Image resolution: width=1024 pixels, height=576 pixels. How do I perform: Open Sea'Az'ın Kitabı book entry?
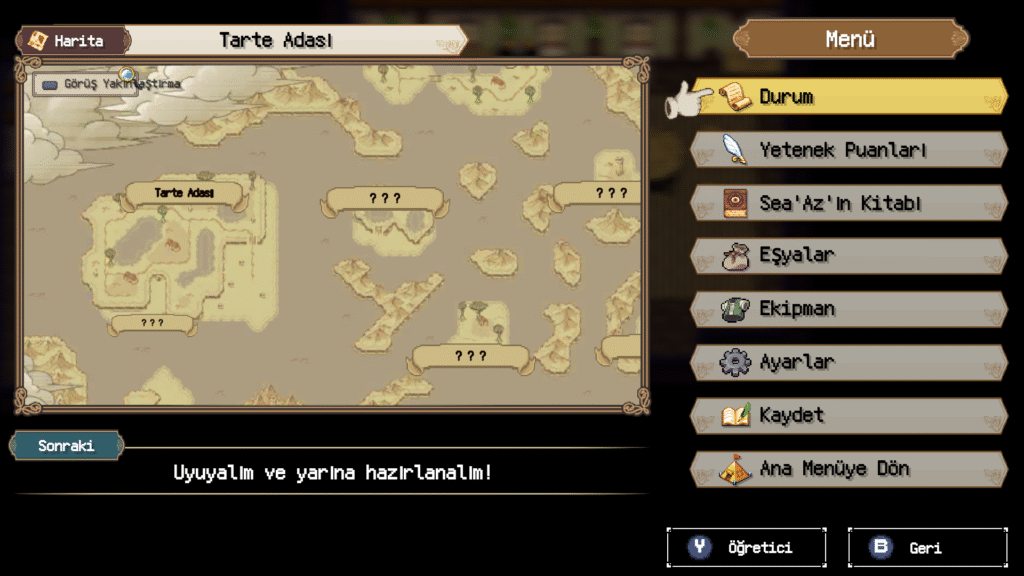click(848, 203)
